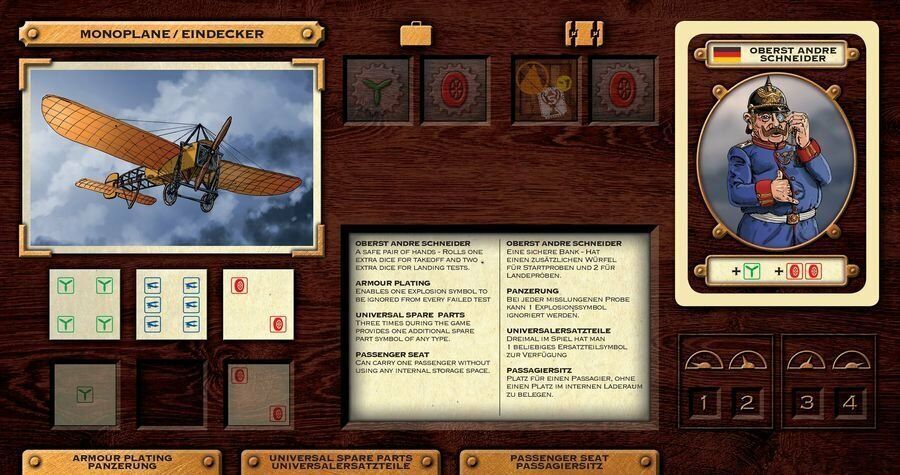Viewport: 900px width, 475px height.
Task: Choose the Oberst Andre Schneider pilot card
Action: (776, 162)
